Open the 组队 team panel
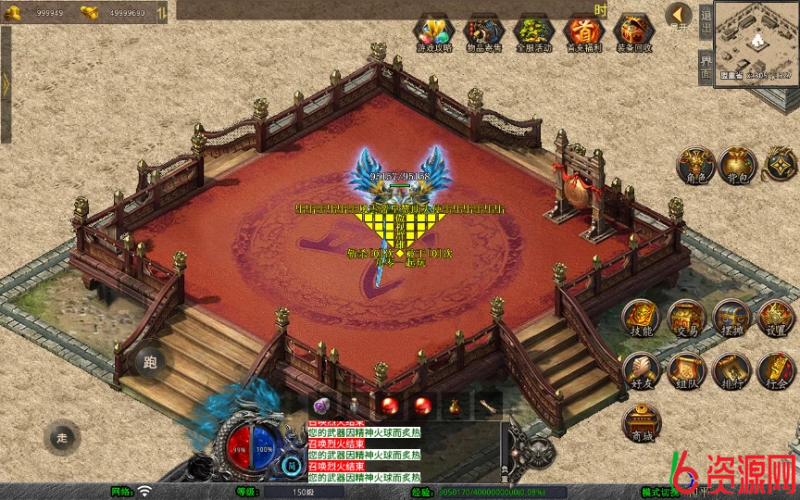Screen dimensions: 800x500 (686, 370)
